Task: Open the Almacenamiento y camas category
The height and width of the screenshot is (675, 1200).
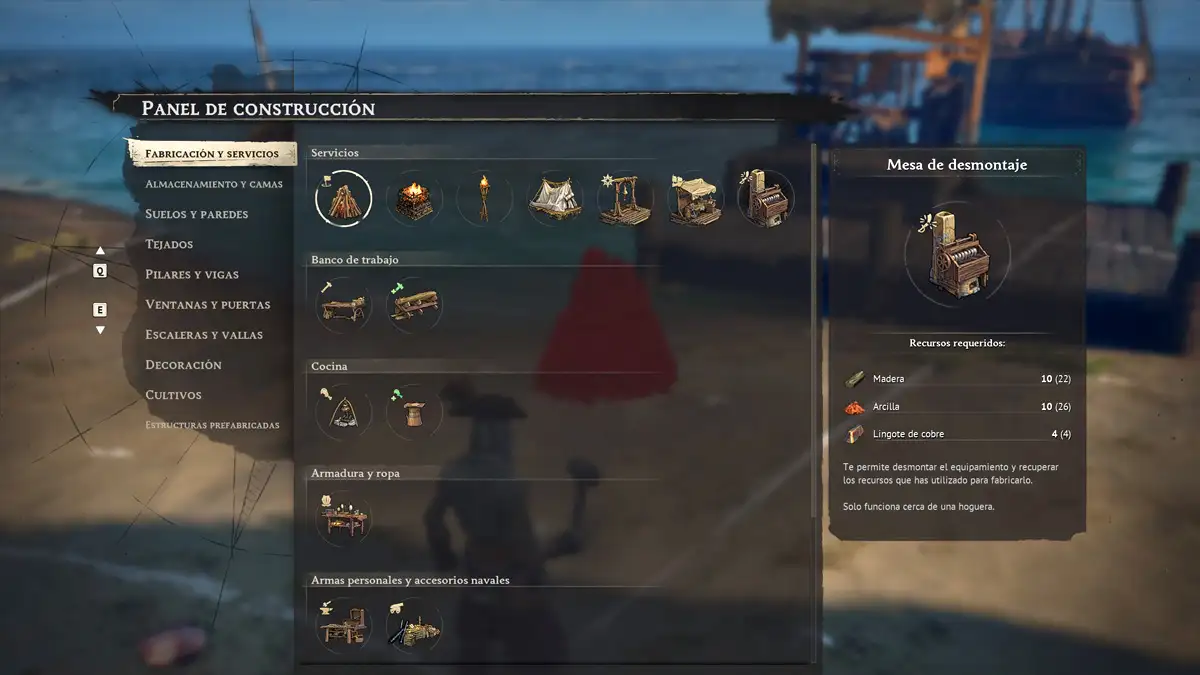Action: tap(213, 184)
